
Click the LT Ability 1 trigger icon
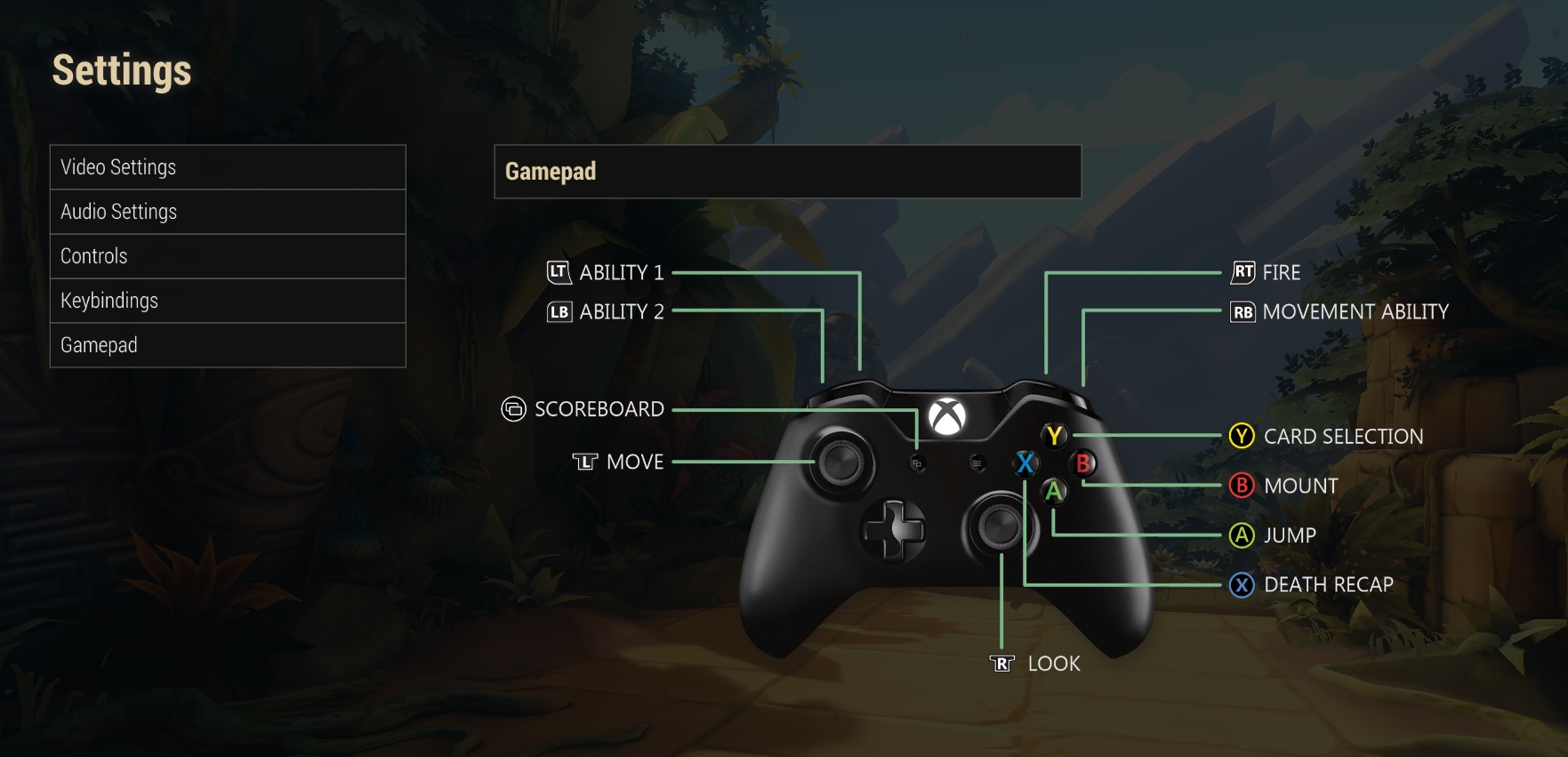(560, 273)
